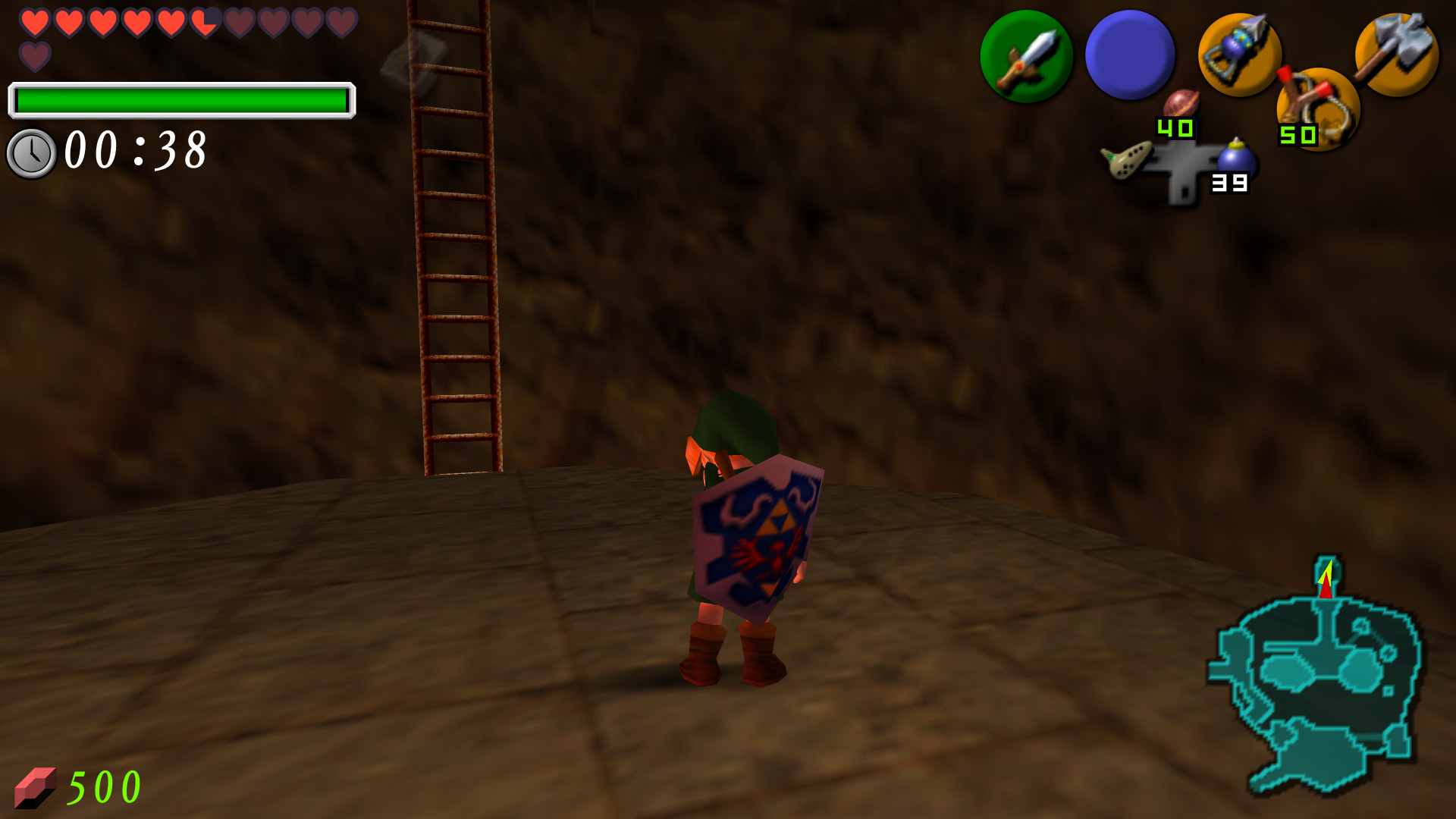
Task: Select the Megaton Hammer item
Action: pyautogui.click(x=1398, y=53)
